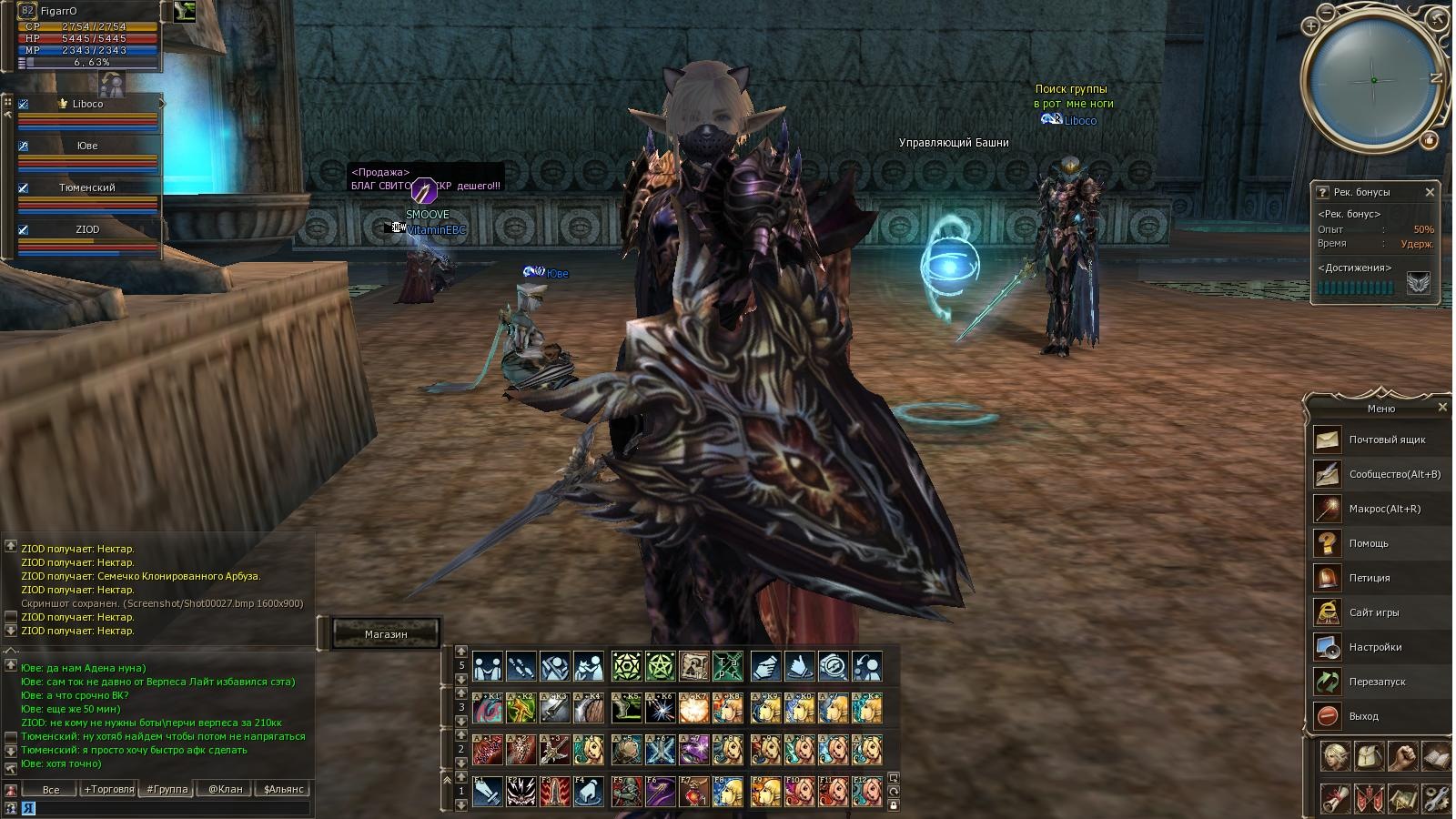Image resolution: width=1456 pixels, height=819 pixels.
Task: Switch to the $Альянс chat tab
Action: [283, 789]
